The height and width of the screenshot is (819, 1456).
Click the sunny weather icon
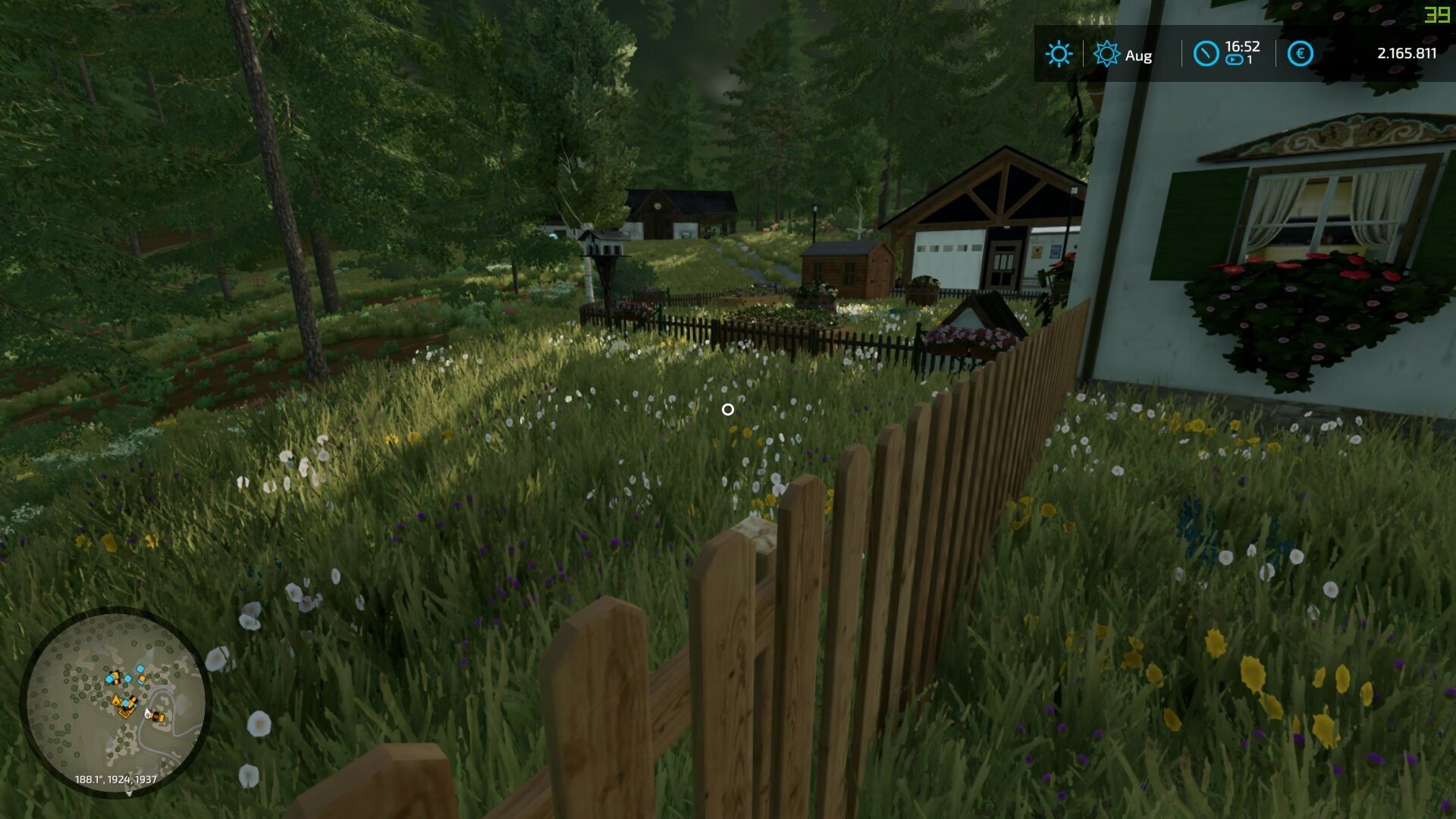tap(1059, 54)
